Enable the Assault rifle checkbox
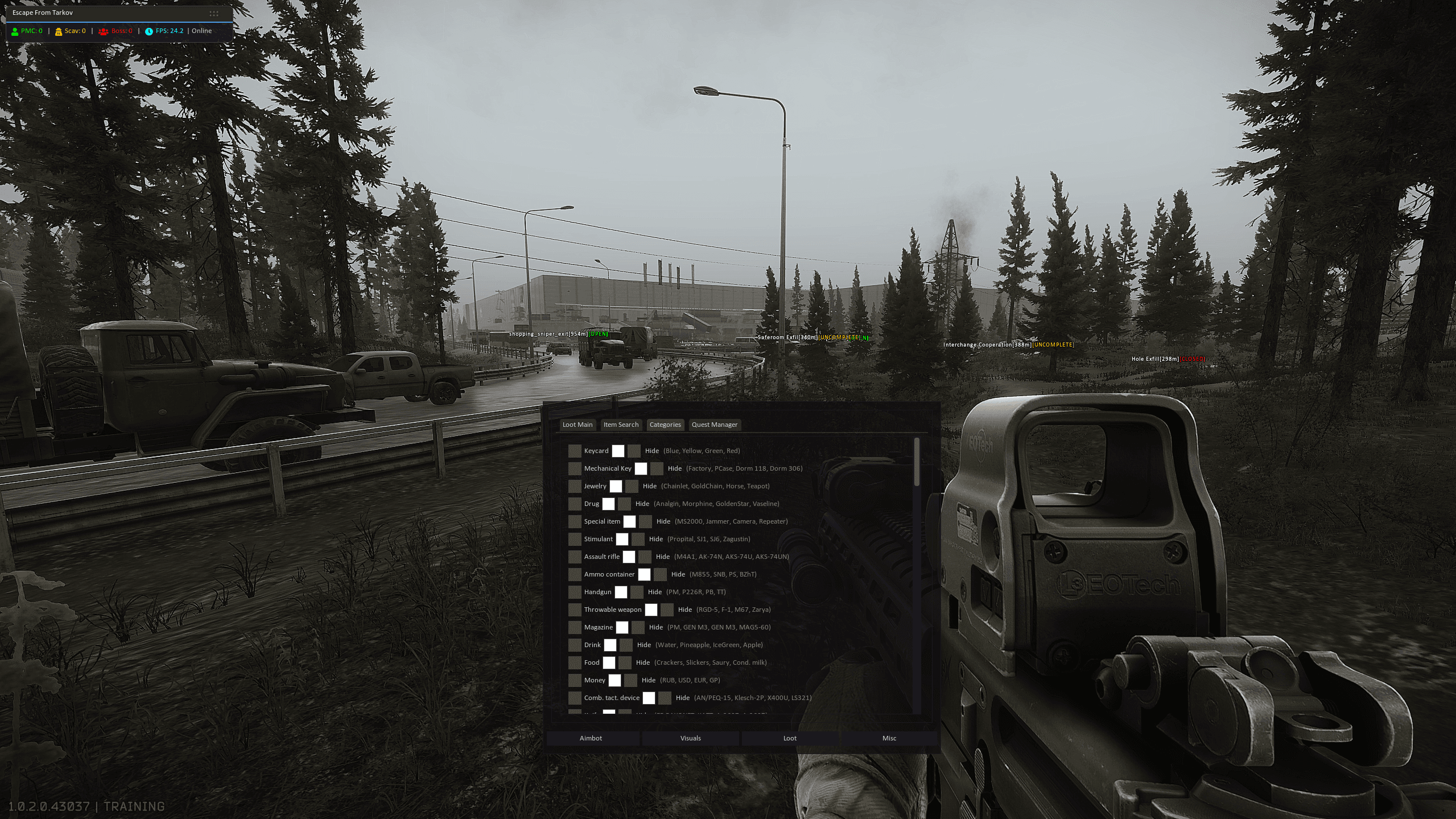 pyautogui.click(x=575, y=557)
